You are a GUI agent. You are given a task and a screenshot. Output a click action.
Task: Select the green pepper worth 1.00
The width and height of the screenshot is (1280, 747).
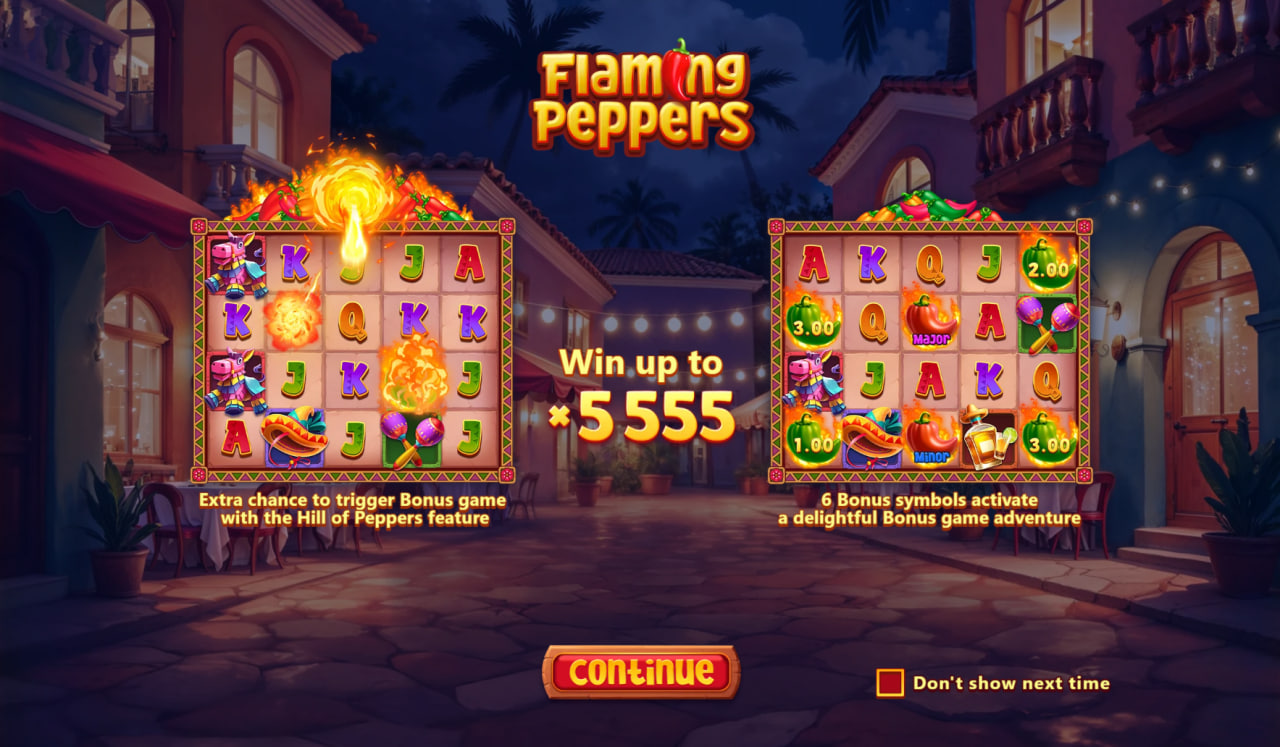click(x=813, y=440)
